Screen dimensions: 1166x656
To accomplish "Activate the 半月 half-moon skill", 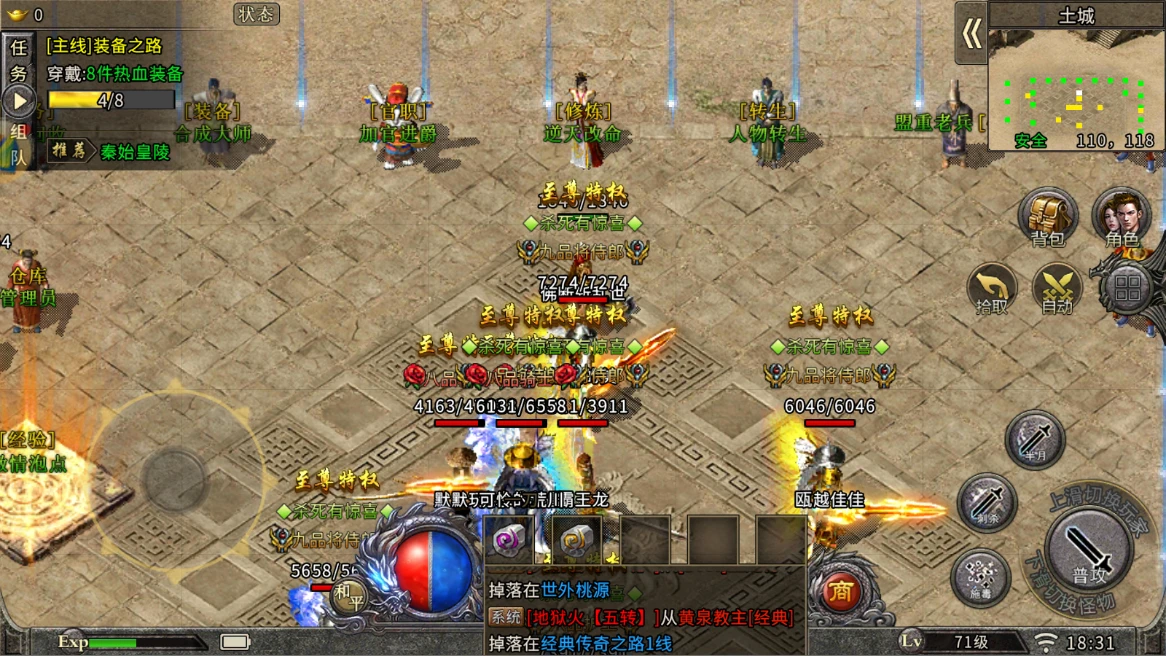I will (1034, 439).
